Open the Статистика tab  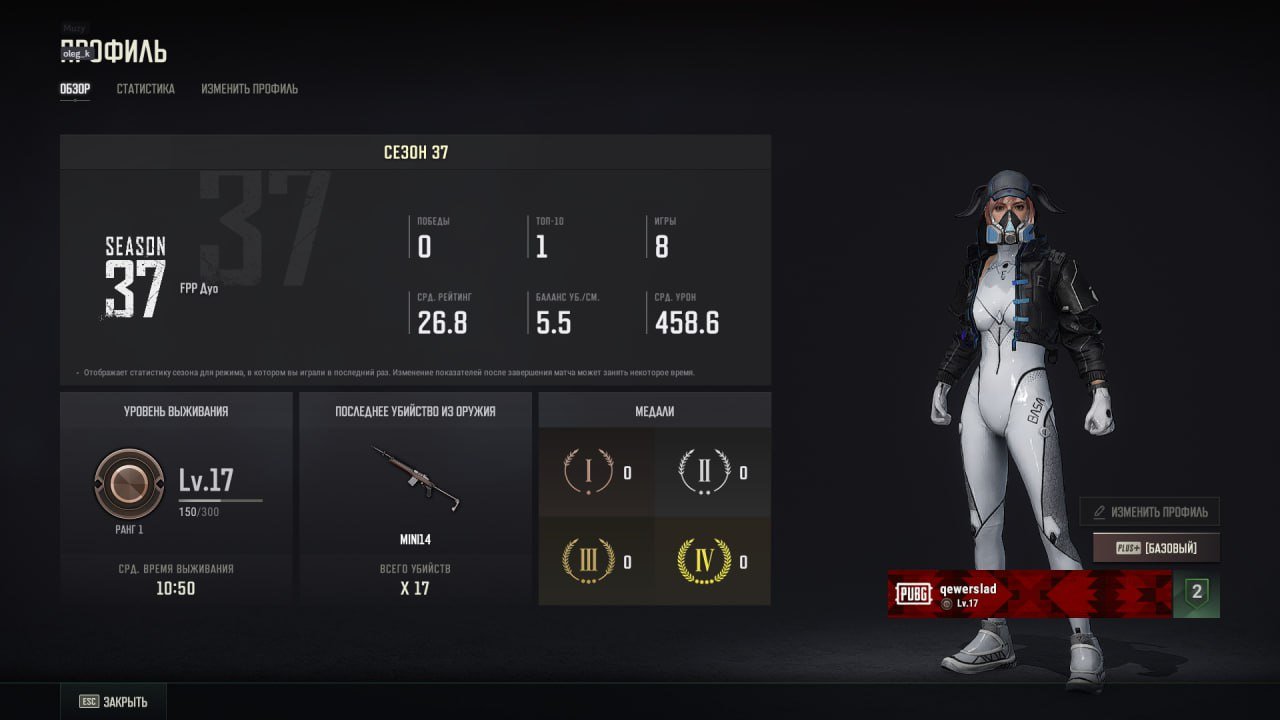(x=145, y=89)
